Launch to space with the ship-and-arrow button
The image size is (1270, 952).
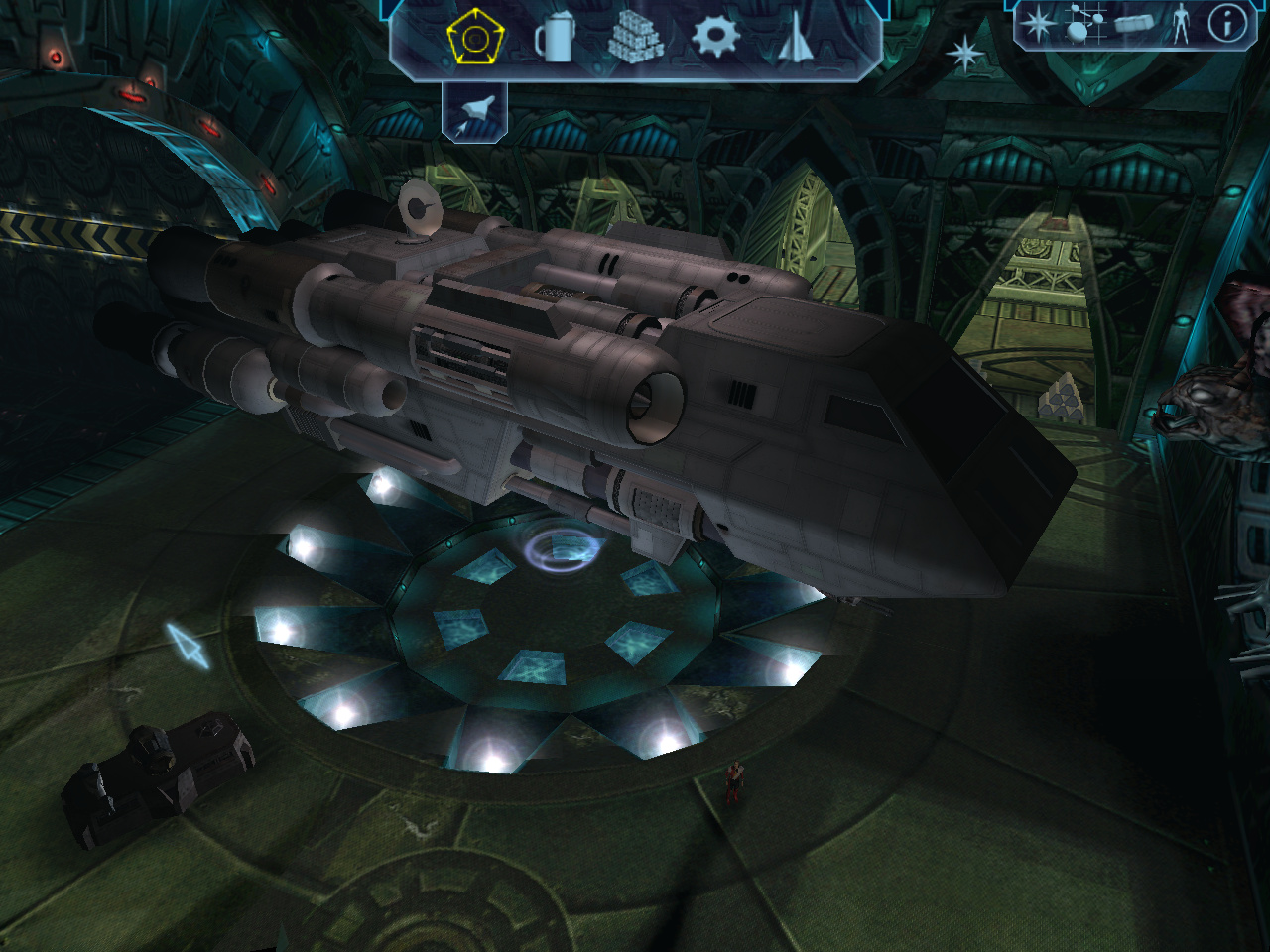click(473, 111)
